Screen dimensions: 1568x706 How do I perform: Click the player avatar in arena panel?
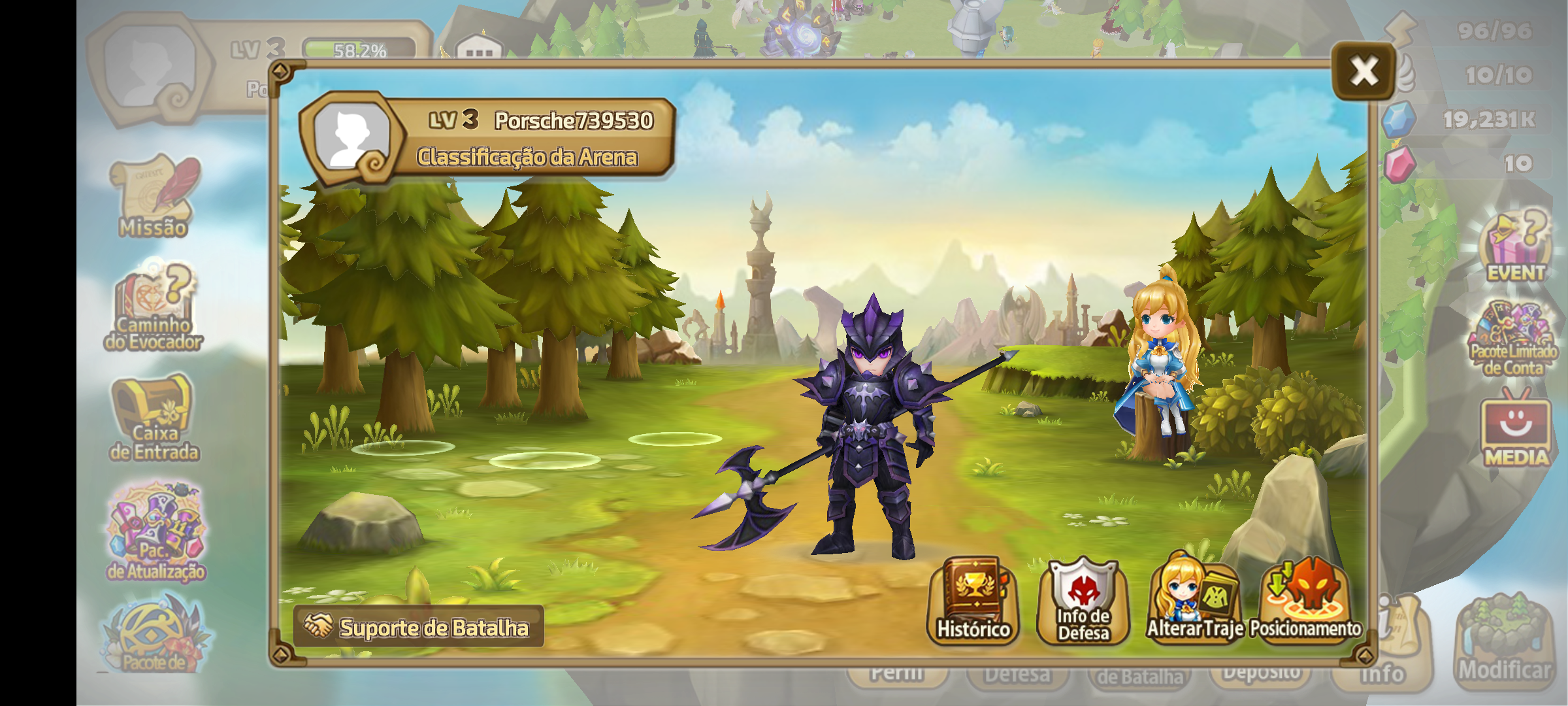coord(351,136)
